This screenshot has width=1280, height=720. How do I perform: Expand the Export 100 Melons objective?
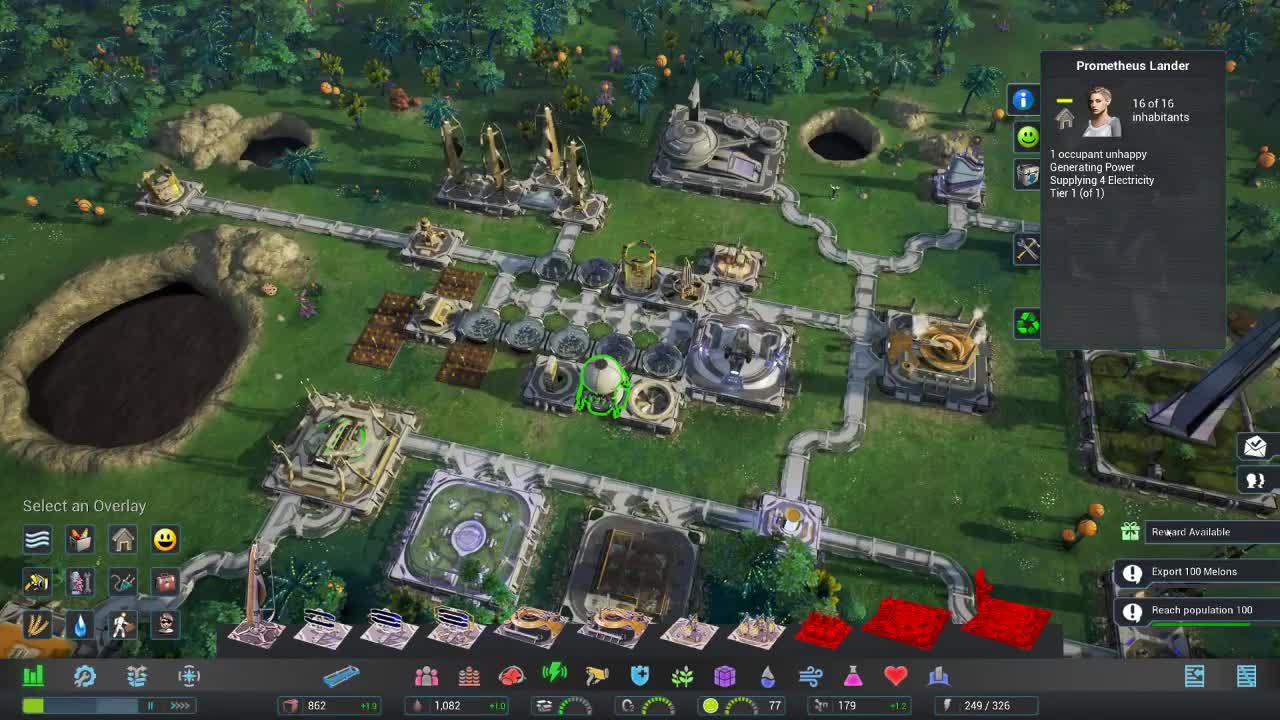pos(1196,572)
